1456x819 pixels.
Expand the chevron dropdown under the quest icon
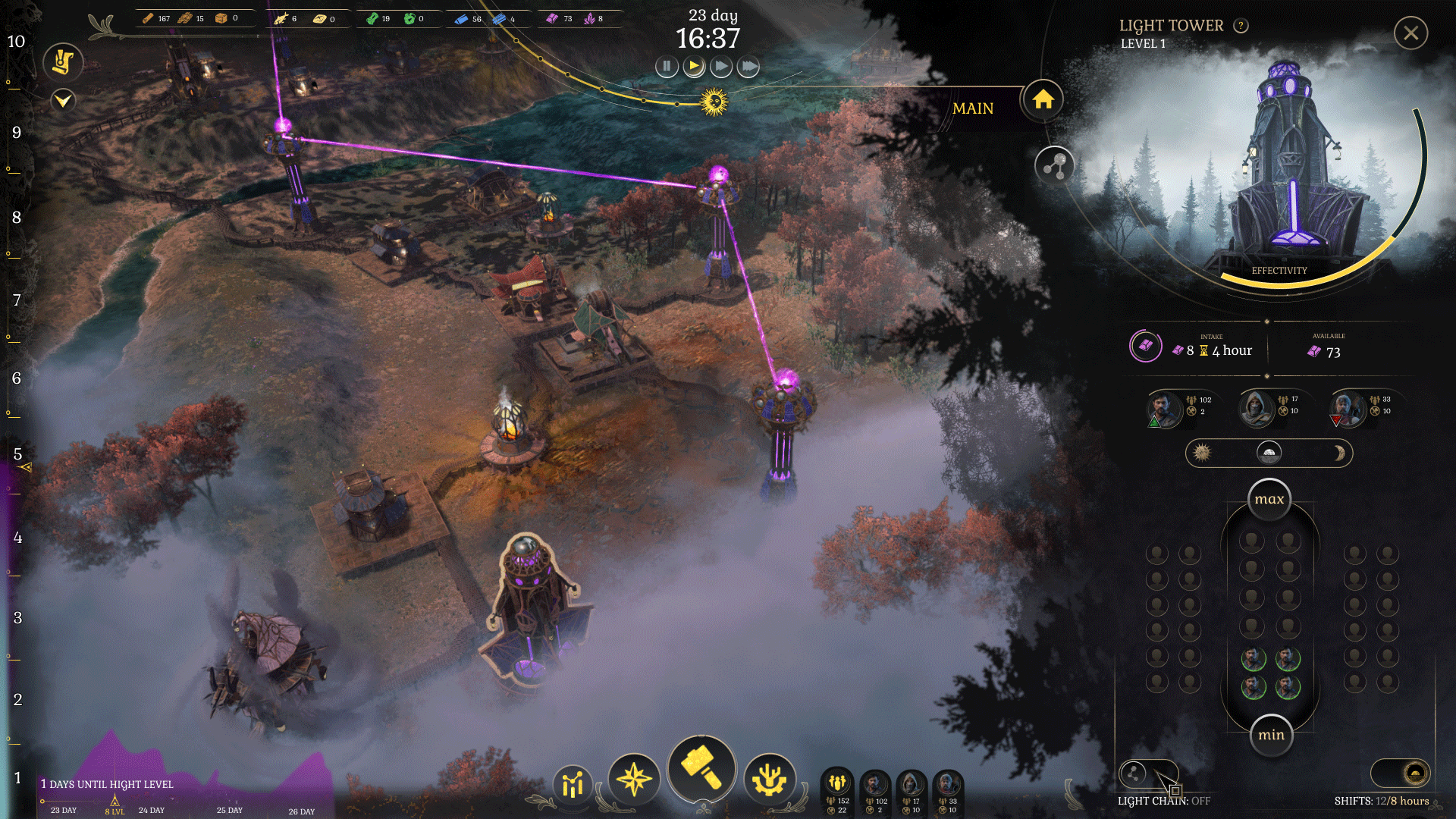point(63,99)
